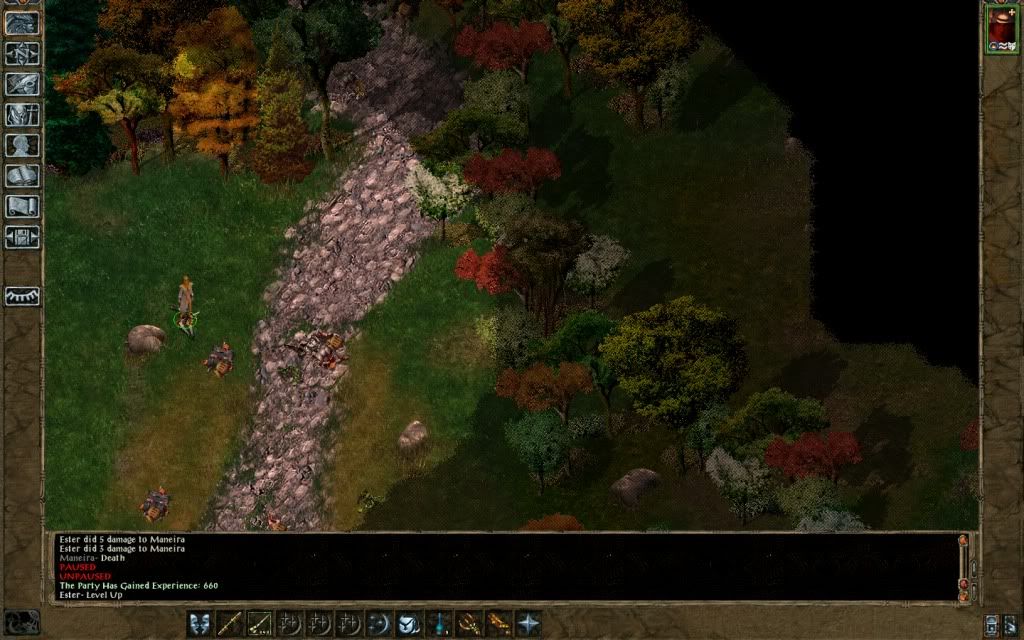Open the journal quill icon
The height and width of the screenshot is (640, 1024).
(x=22, y=84)
